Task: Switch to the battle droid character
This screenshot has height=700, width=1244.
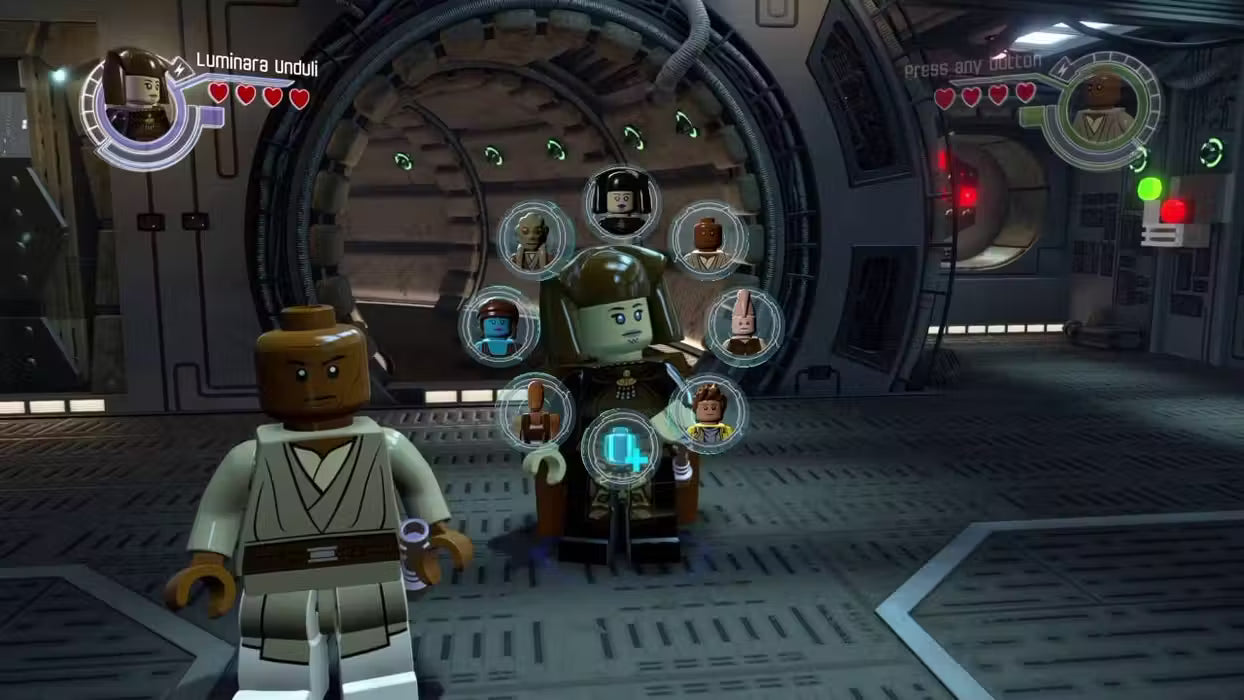Action: [x=536, y=411]
